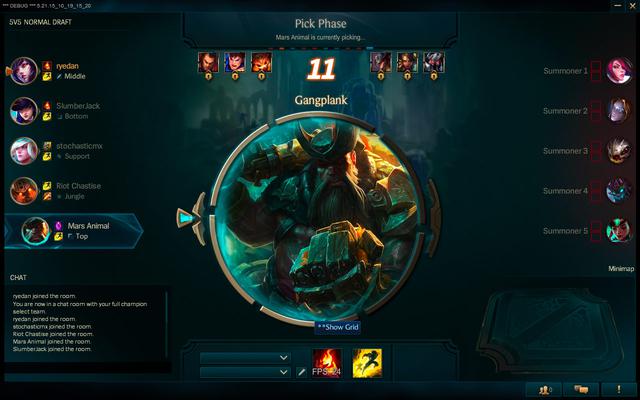
Task: Toggle the Show Grid champion view
Action: [337, 326]
